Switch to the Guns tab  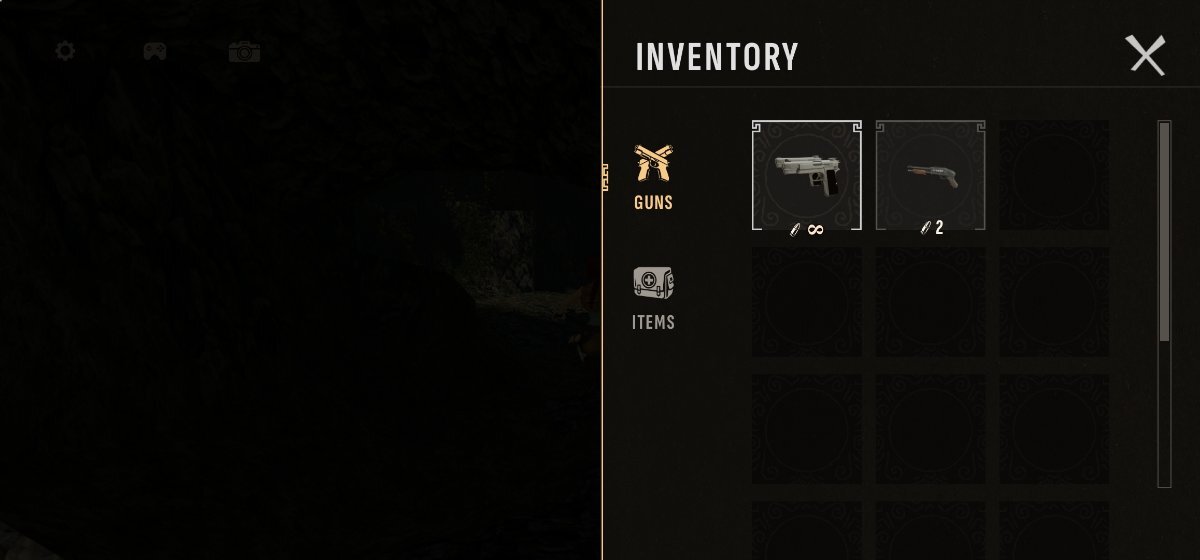click(653, 177)
